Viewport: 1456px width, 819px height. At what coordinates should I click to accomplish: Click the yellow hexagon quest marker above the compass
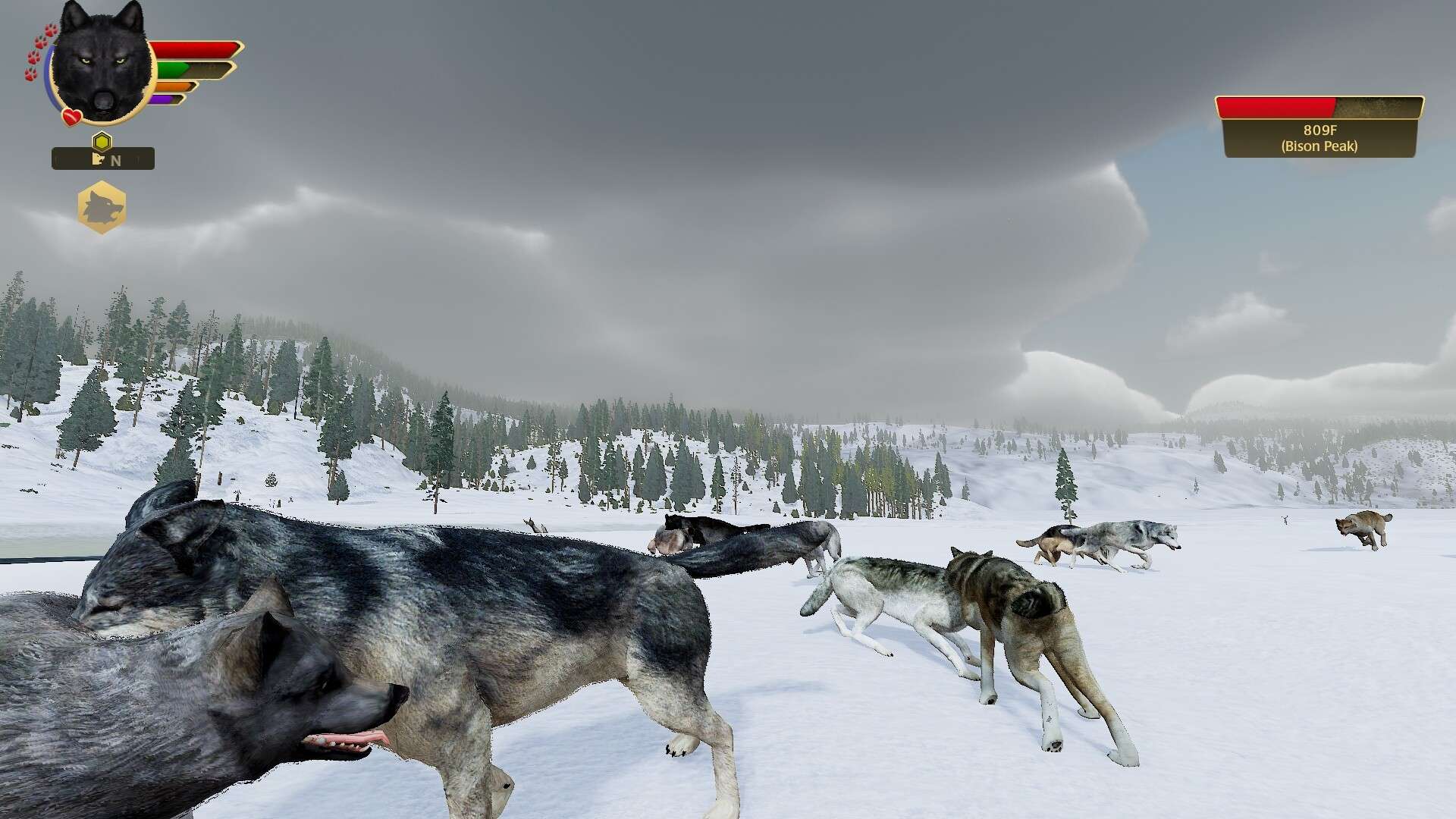point(101,140)
